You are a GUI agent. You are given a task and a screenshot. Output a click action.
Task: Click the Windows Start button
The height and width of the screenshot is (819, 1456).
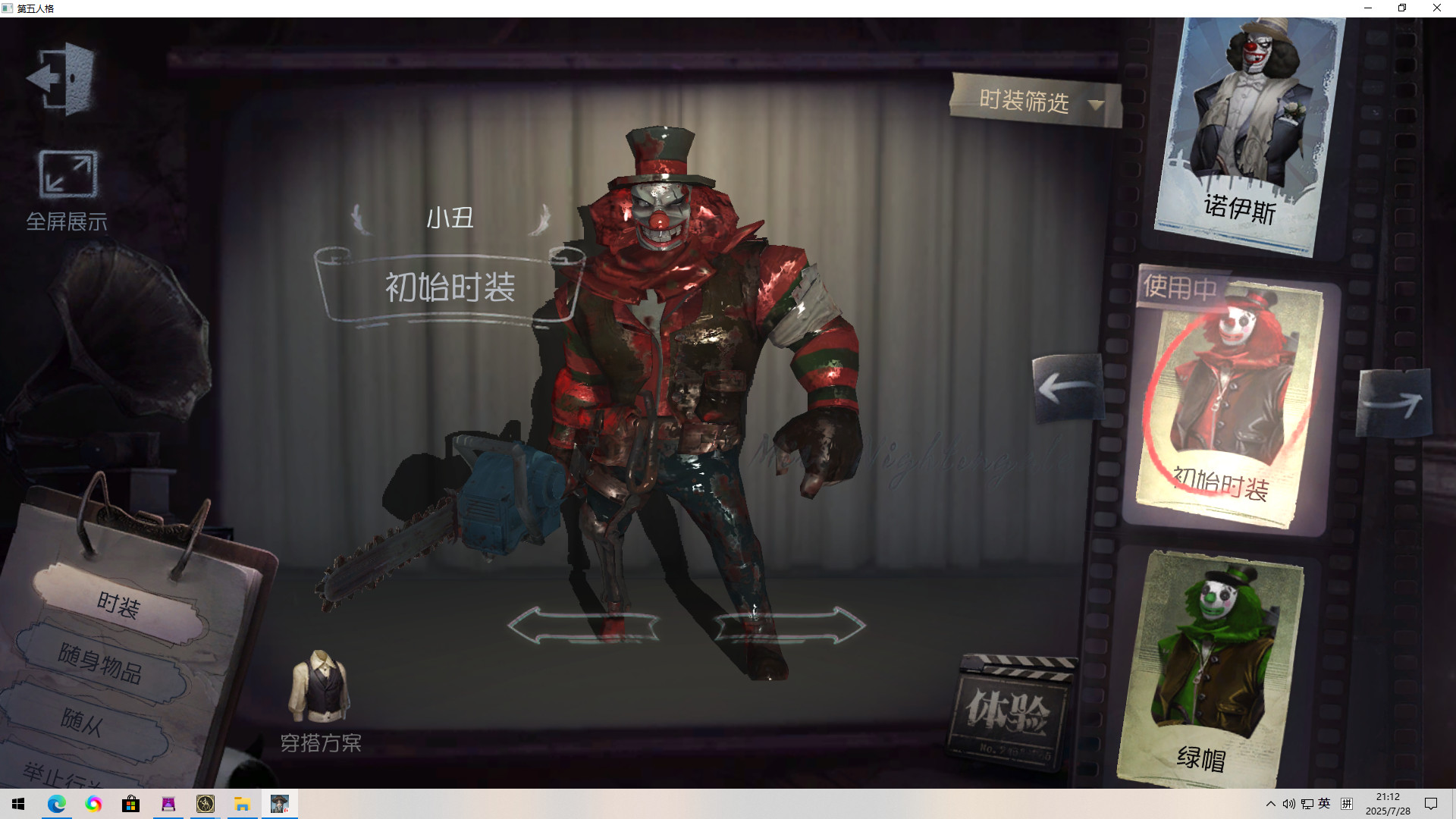17,803
